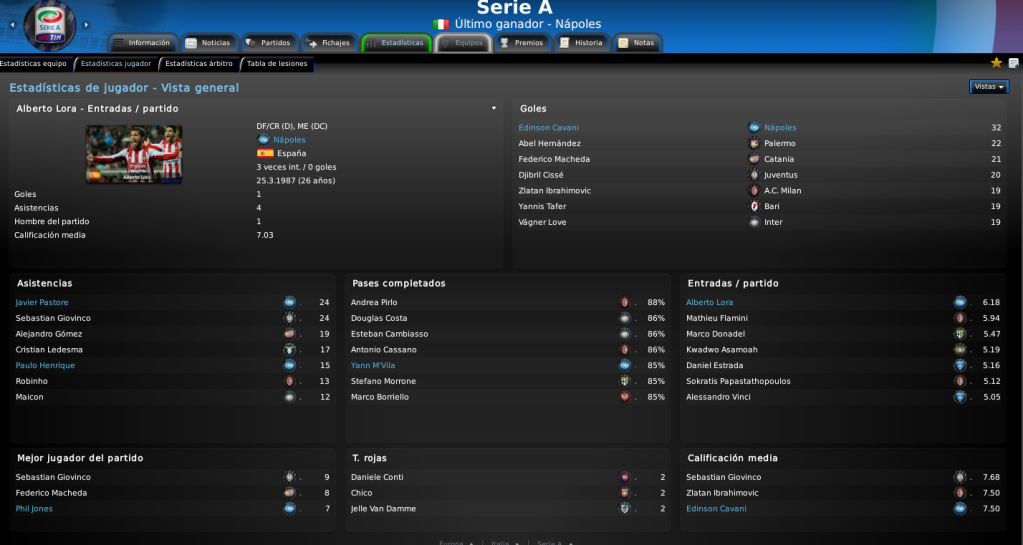
Task: Click the Alberto Lora player photo
Action: point(134,154)
